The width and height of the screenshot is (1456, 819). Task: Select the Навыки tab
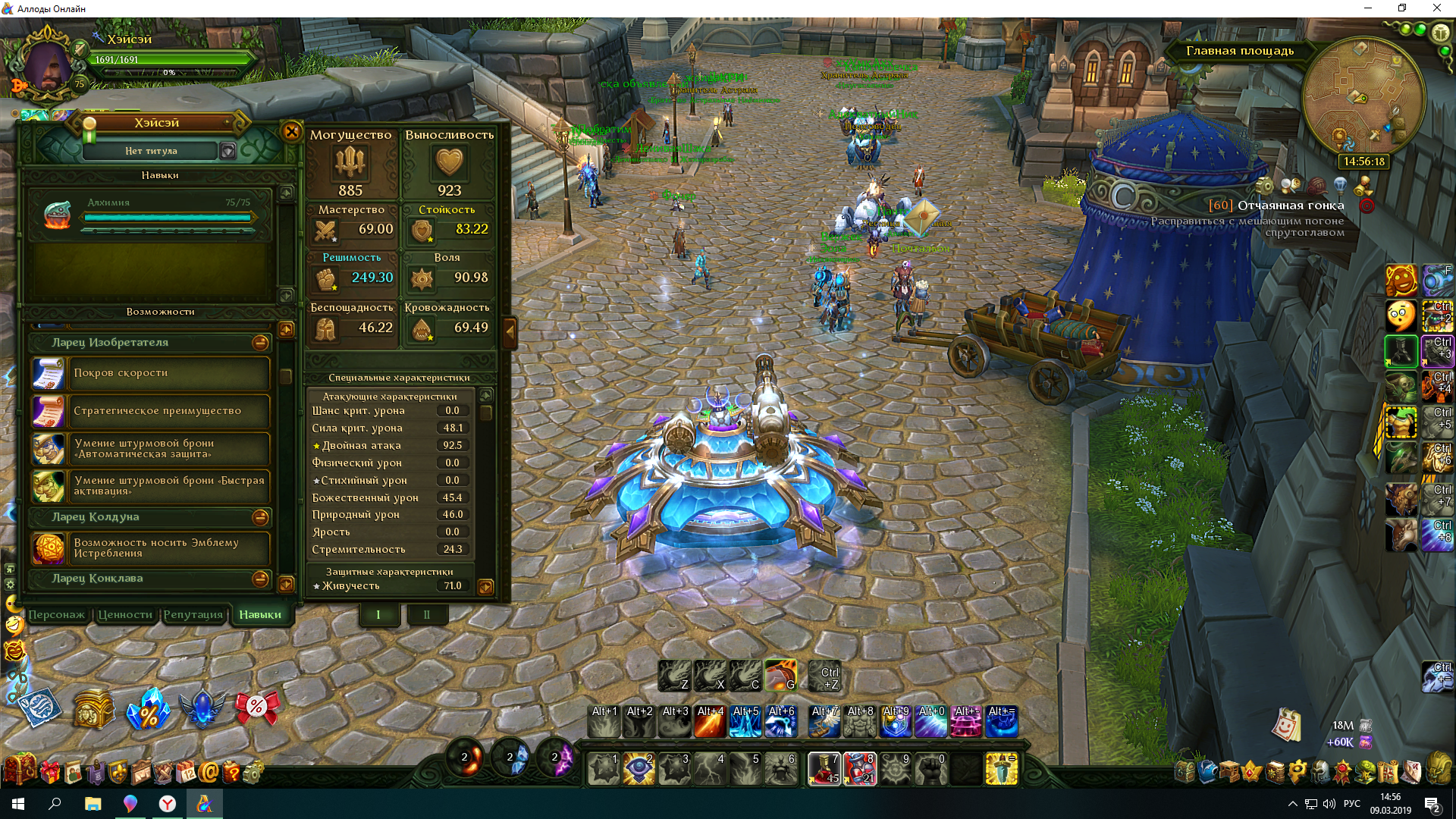pyautogui.click(x=260, y=614)
